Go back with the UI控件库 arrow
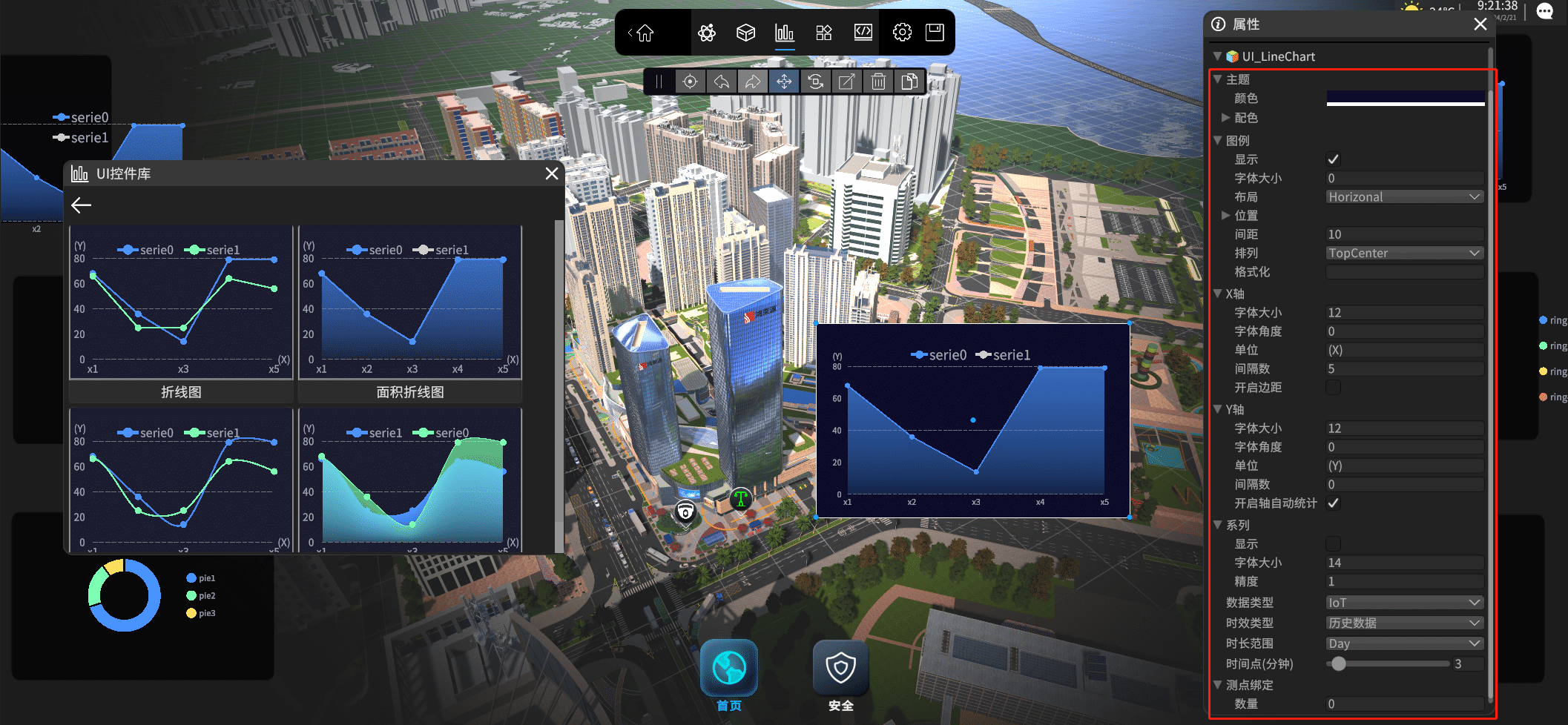The width and height of the screenshot is (1568, 725). (x=82, y=205)
